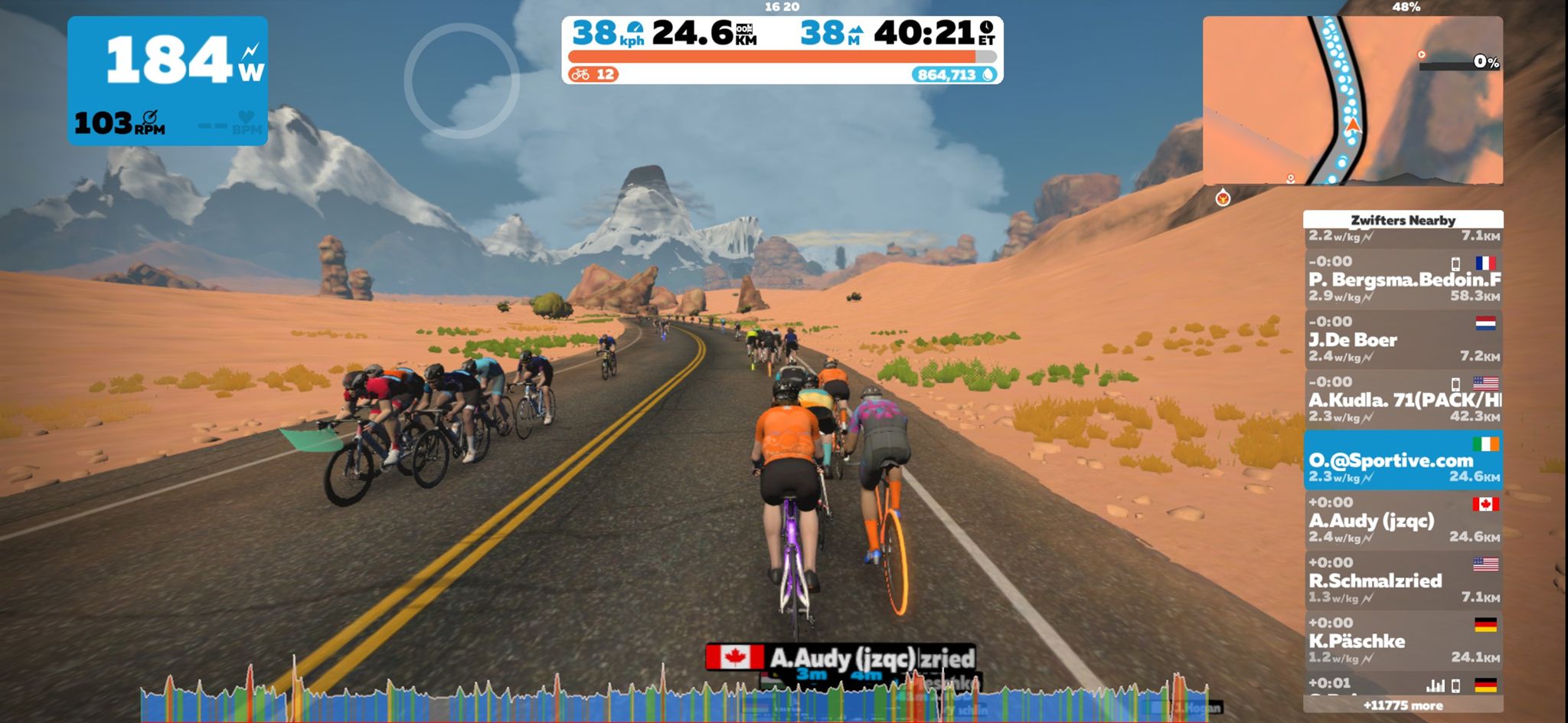The image size is (1568, 723).
Task: Select A.Audy (jzqc) in the nearby list
Action: coord(1403,521)
